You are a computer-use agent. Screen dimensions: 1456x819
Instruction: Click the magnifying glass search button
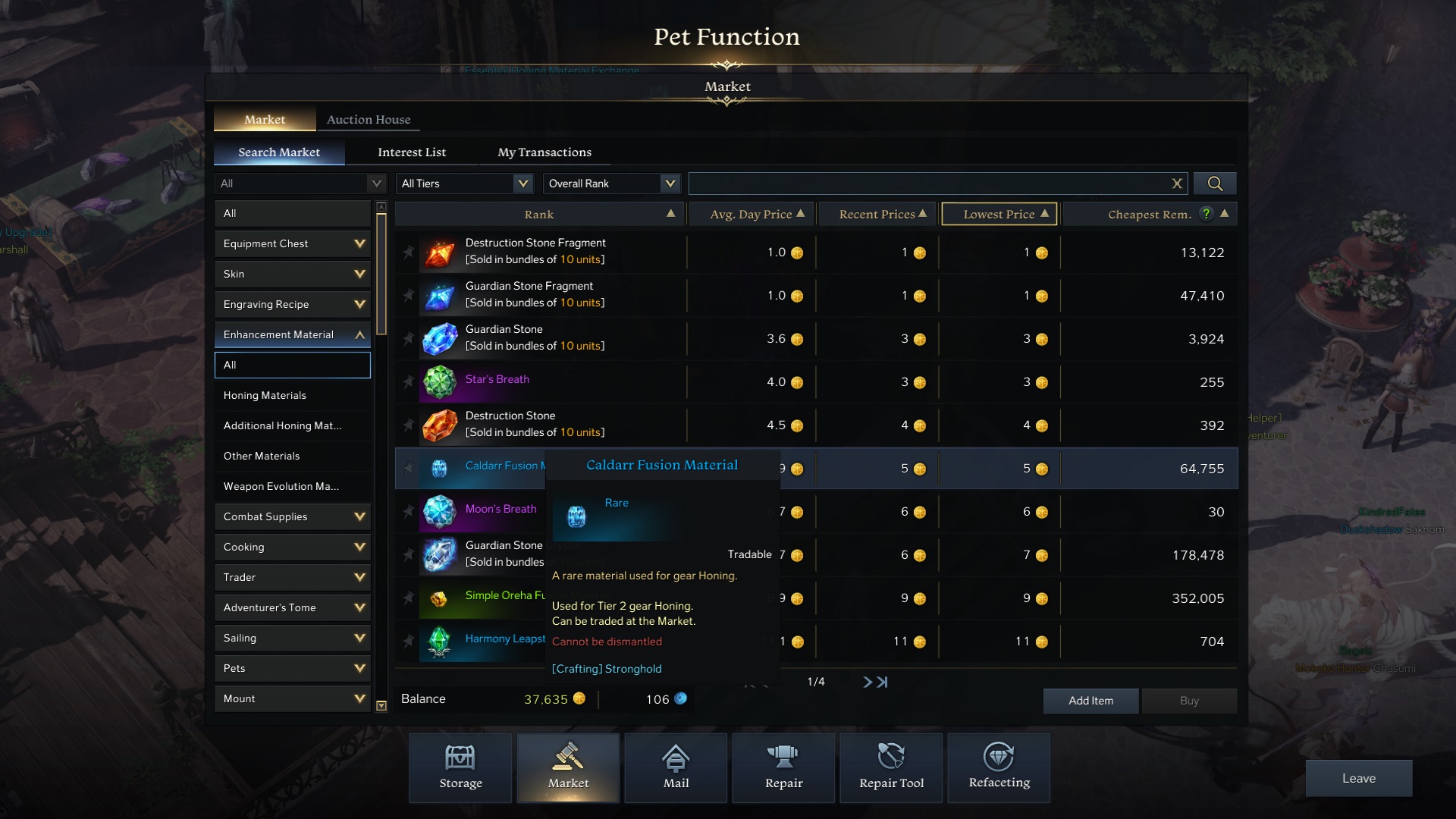(x=1215, y=184)
